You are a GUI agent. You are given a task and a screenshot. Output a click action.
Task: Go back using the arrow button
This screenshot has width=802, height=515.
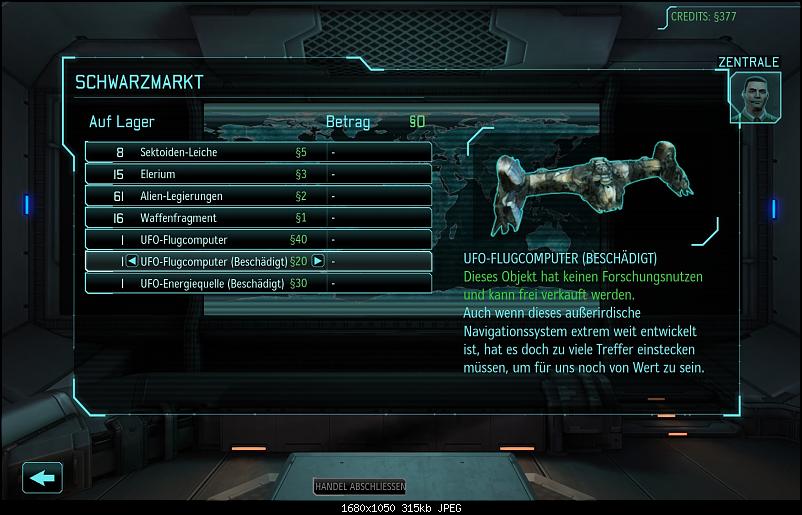click(41, 477)
